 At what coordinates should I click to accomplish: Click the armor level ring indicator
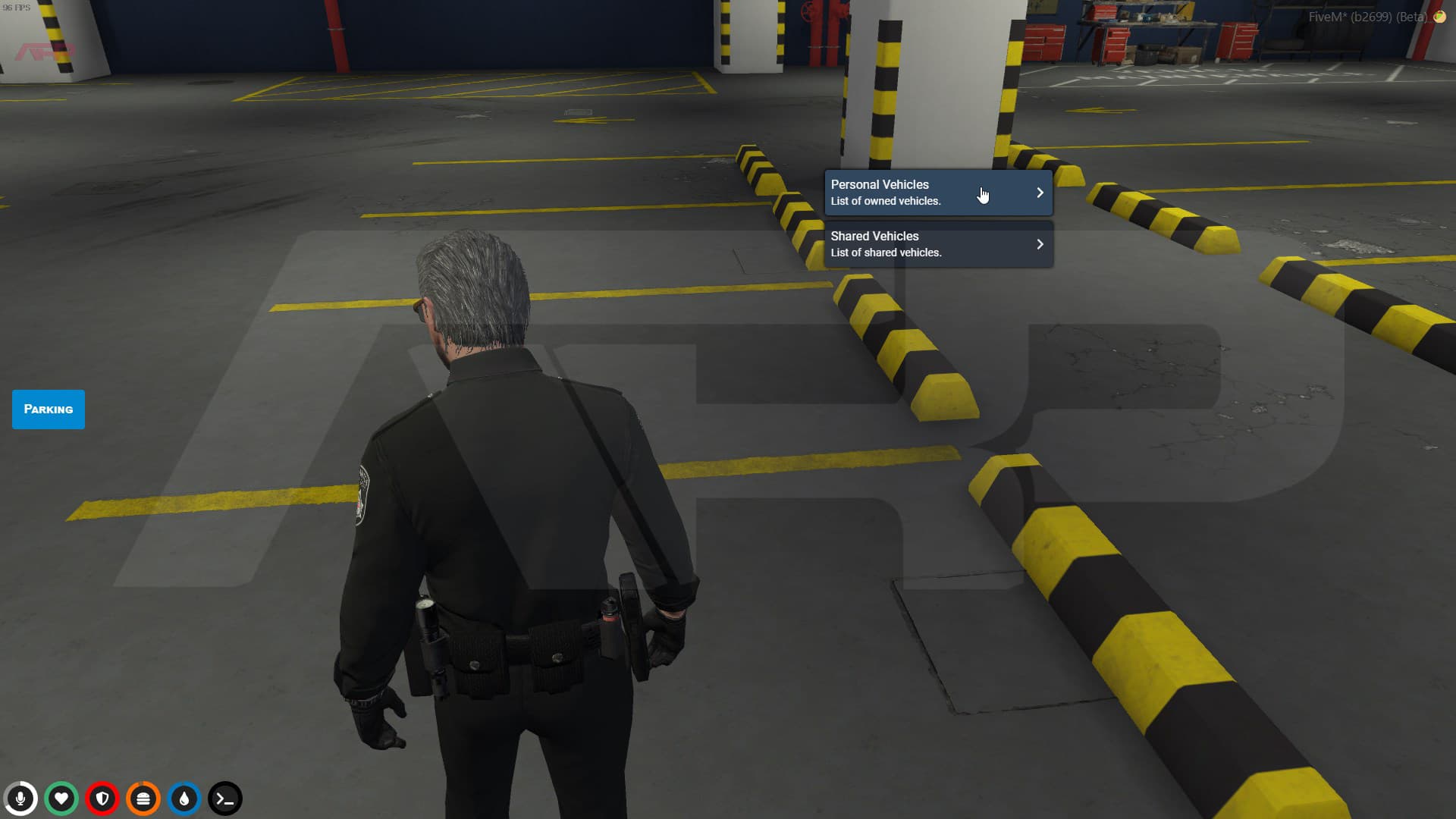pyautogui.click(x=102, y=799)
